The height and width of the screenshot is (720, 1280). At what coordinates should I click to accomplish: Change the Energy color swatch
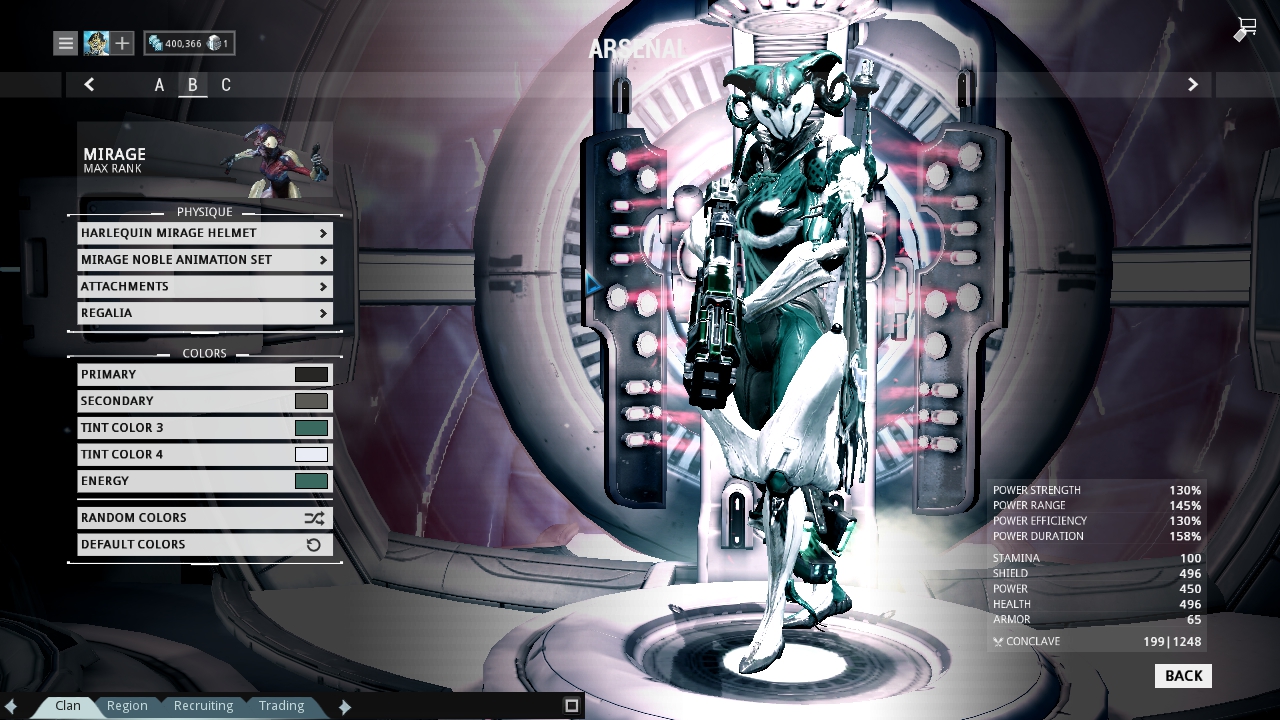pyautogui.click(x=313, y=481)
